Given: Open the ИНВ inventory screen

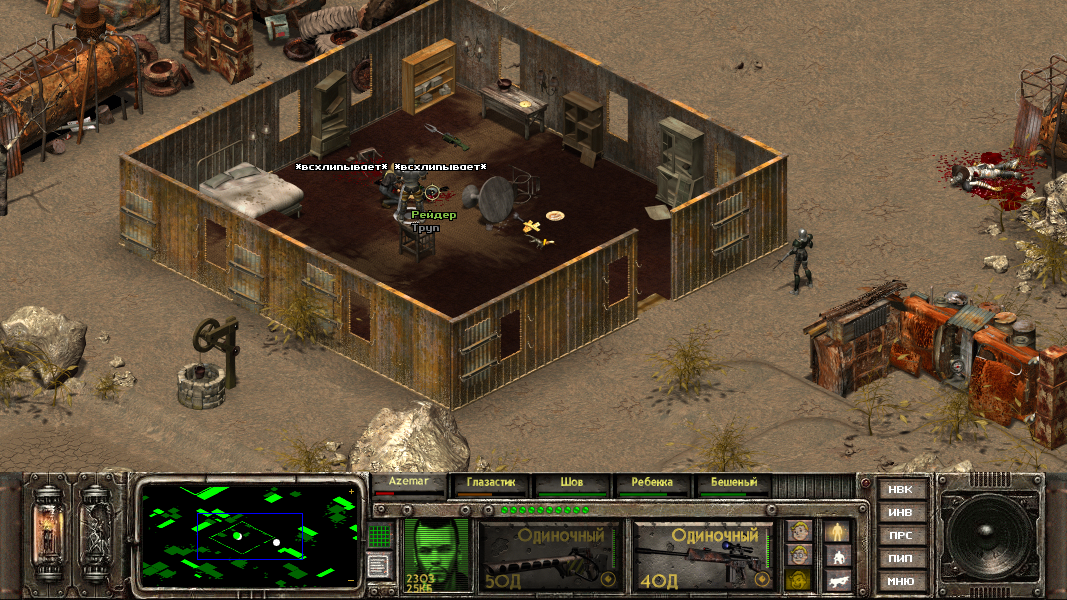Looking at the screenshot, I should (x=900, y=513).
